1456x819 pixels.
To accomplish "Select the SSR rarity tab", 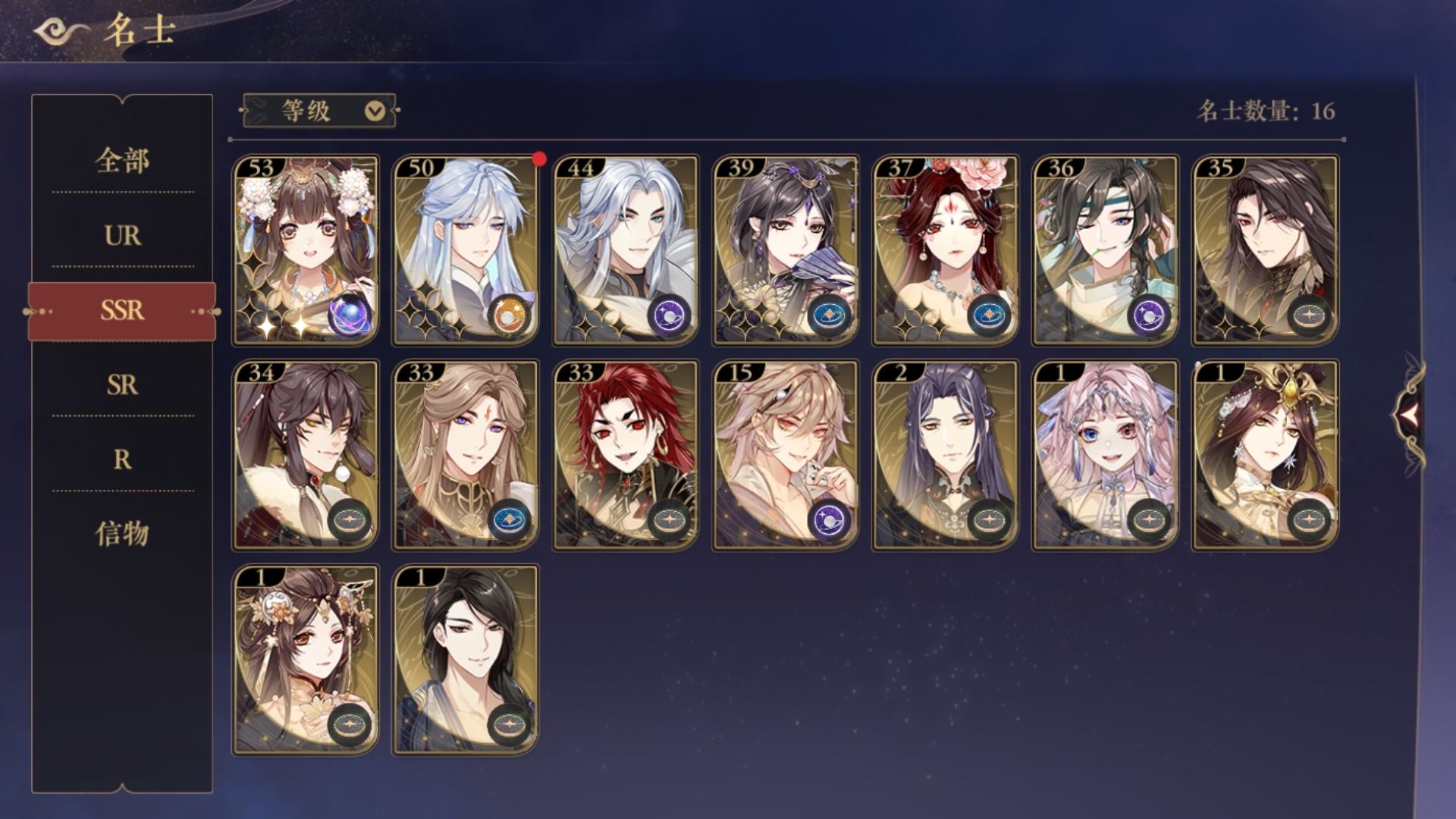I will [x=122, y=310].
